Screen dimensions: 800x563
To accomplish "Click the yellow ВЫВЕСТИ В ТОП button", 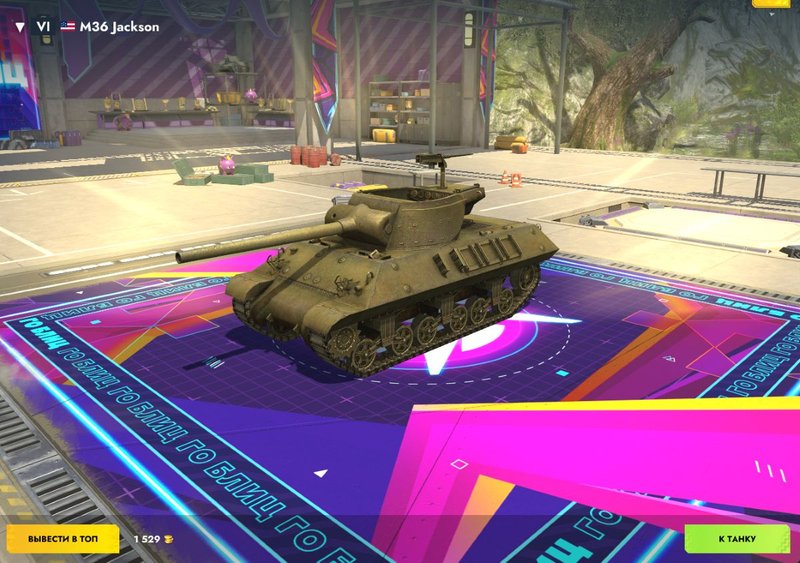I will (63, 539).
